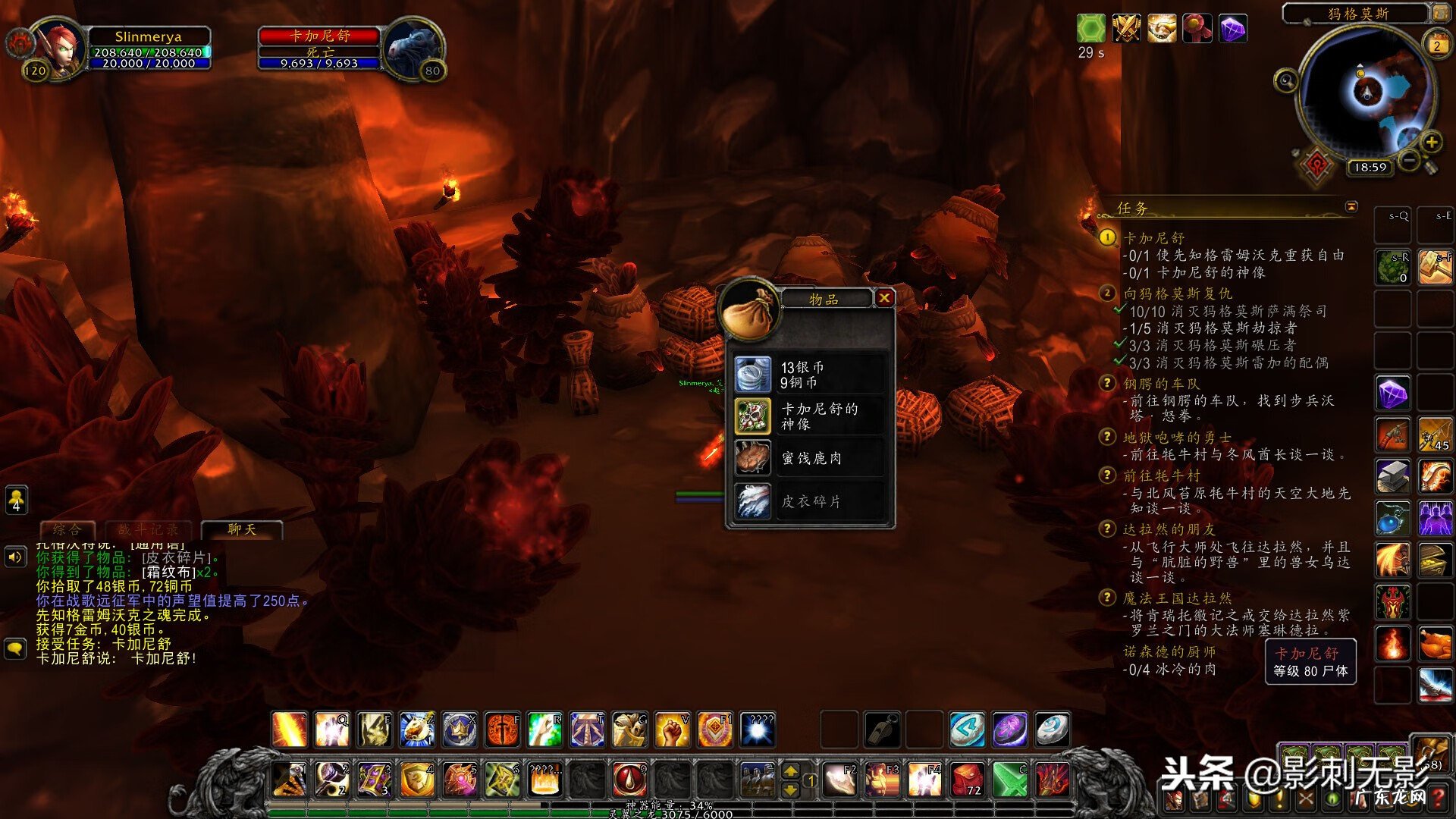Image resolution: width=1456 pixels, height=819 pixels.
Task: Click the circular minimap
Action: (x=1367, y=93)
